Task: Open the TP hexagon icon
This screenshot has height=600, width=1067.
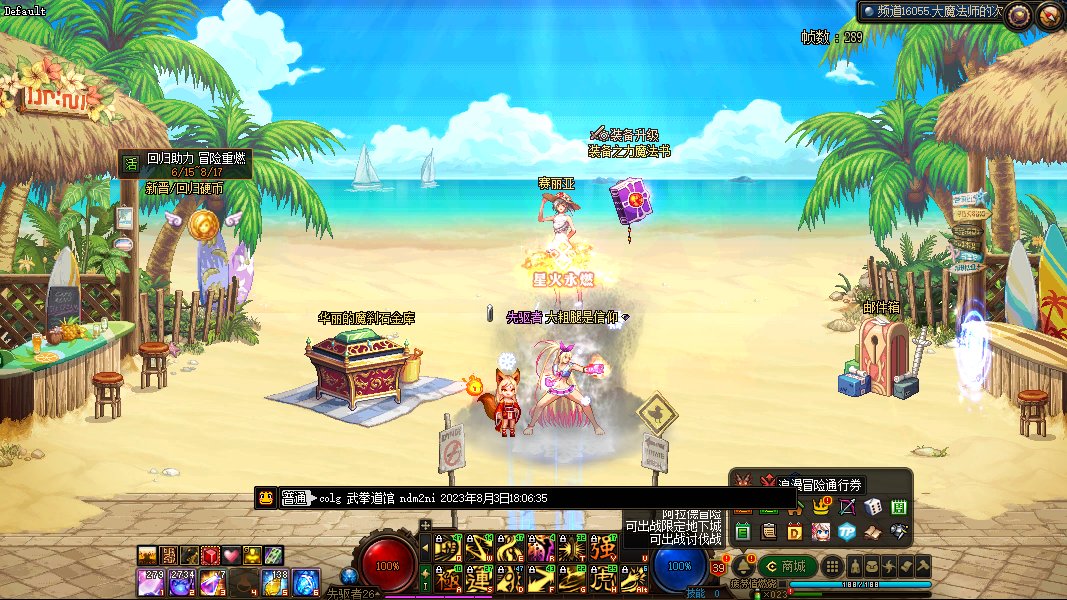Action: [x=847, y=531]
